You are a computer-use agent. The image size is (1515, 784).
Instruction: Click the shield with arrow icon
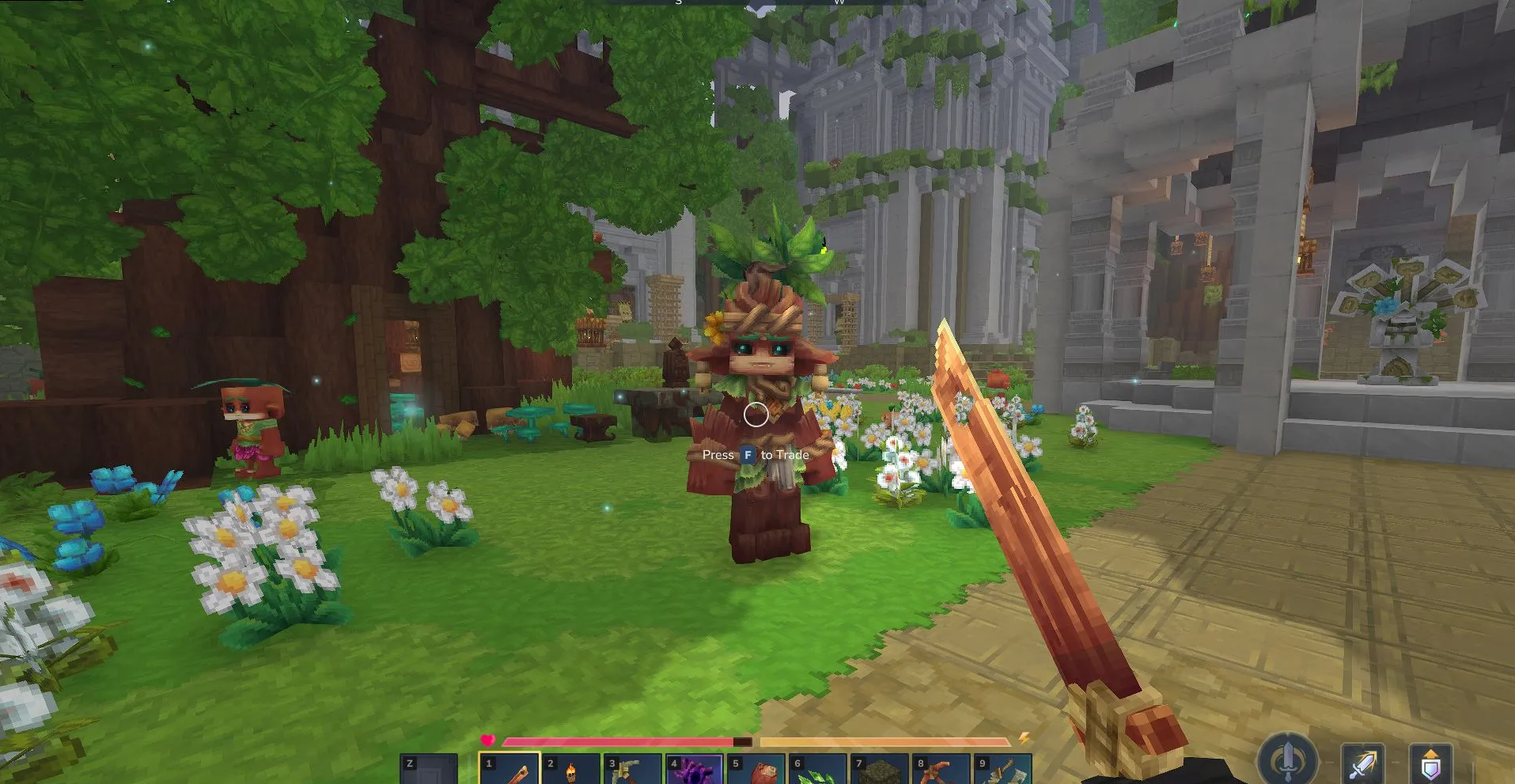click(1430, 764)
